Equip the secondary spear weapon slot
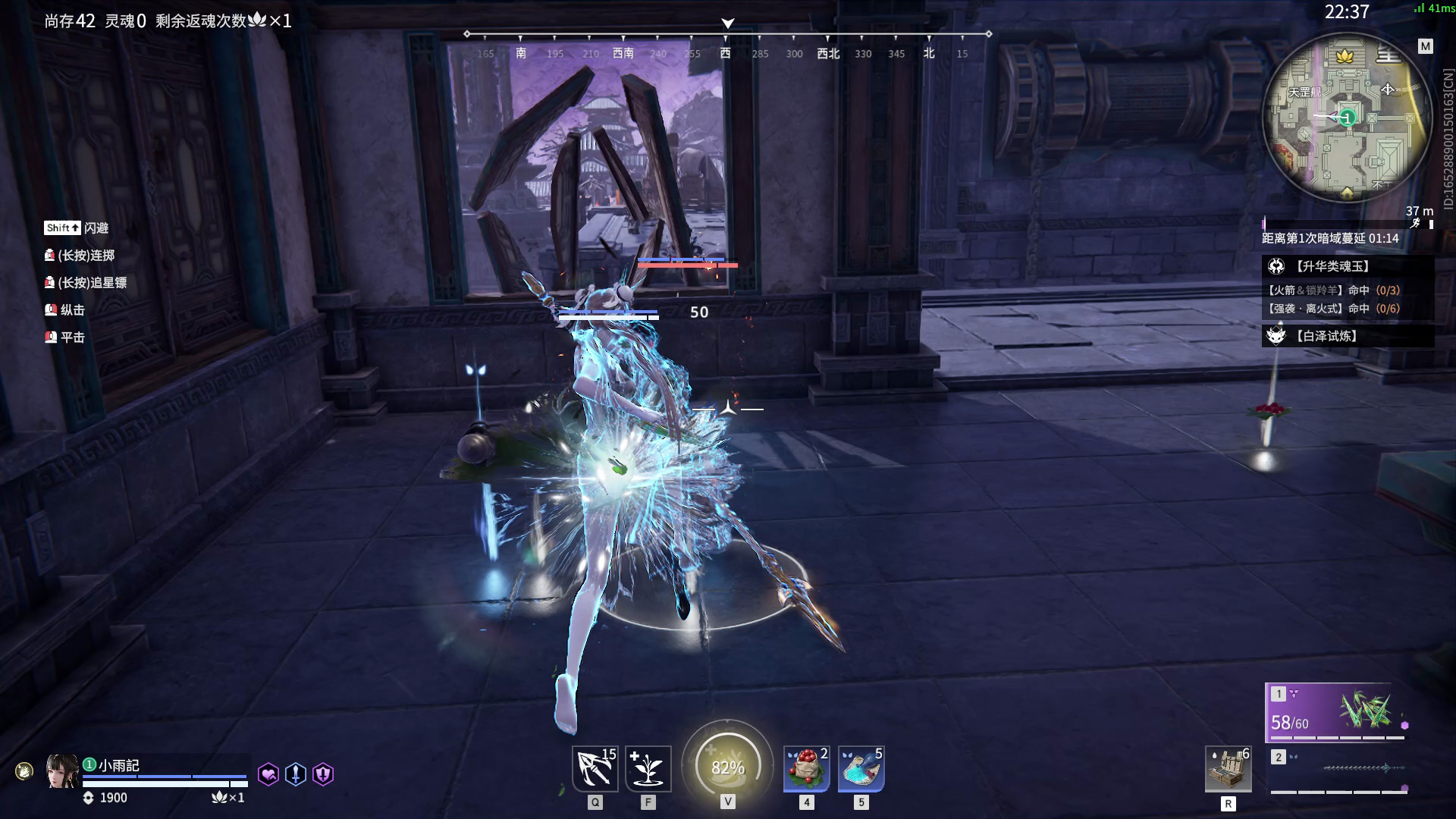The image size is (1456, 819). tap(1338, 770)
